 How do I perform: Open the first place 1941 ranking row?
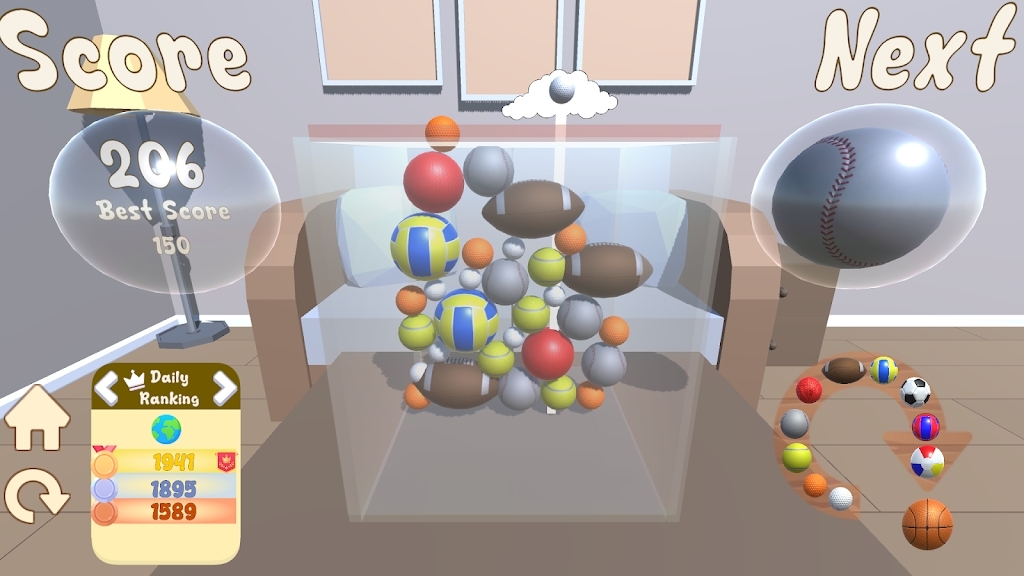(166, 462)
